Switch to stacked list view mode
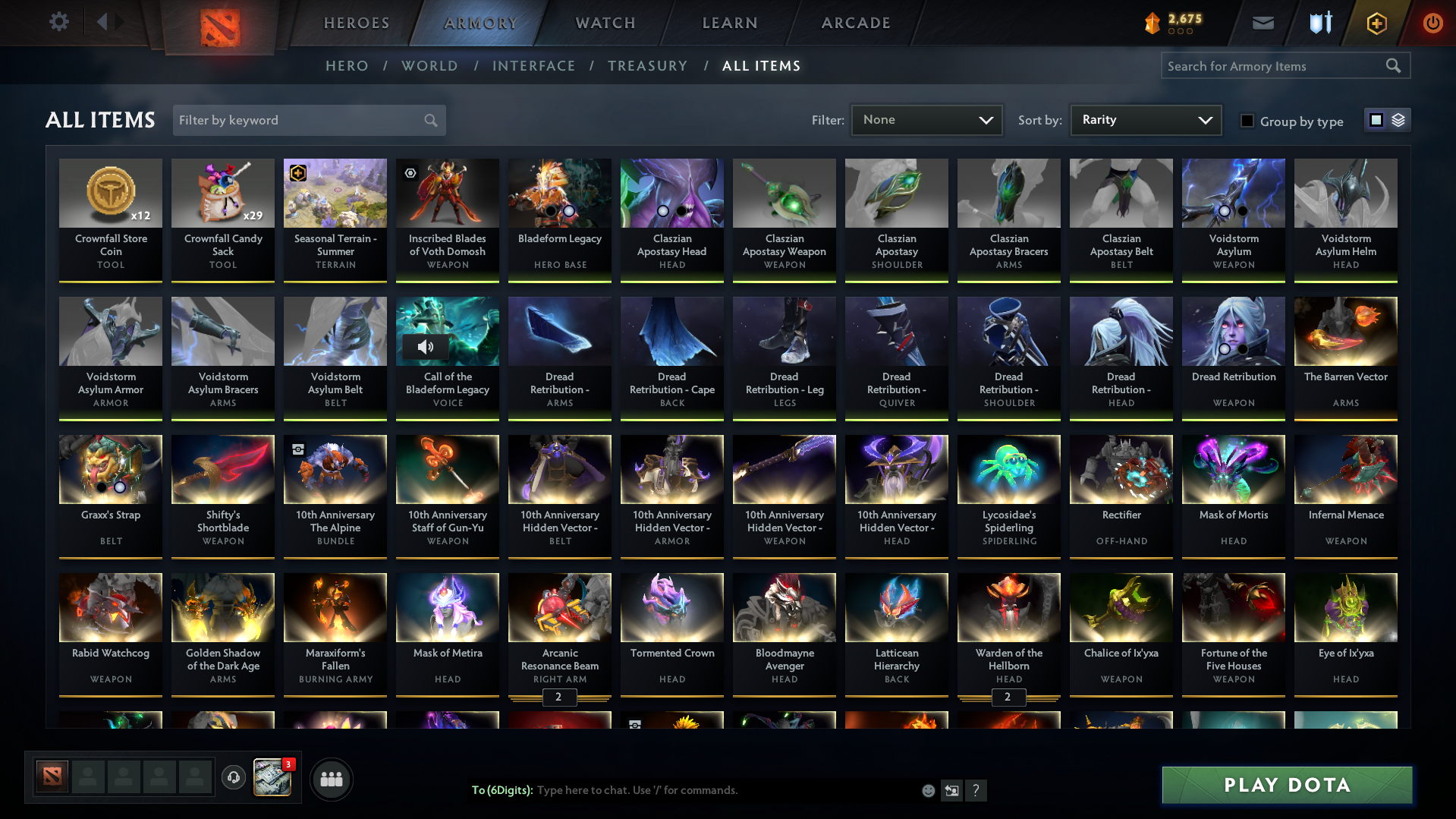 (1397, 120)
